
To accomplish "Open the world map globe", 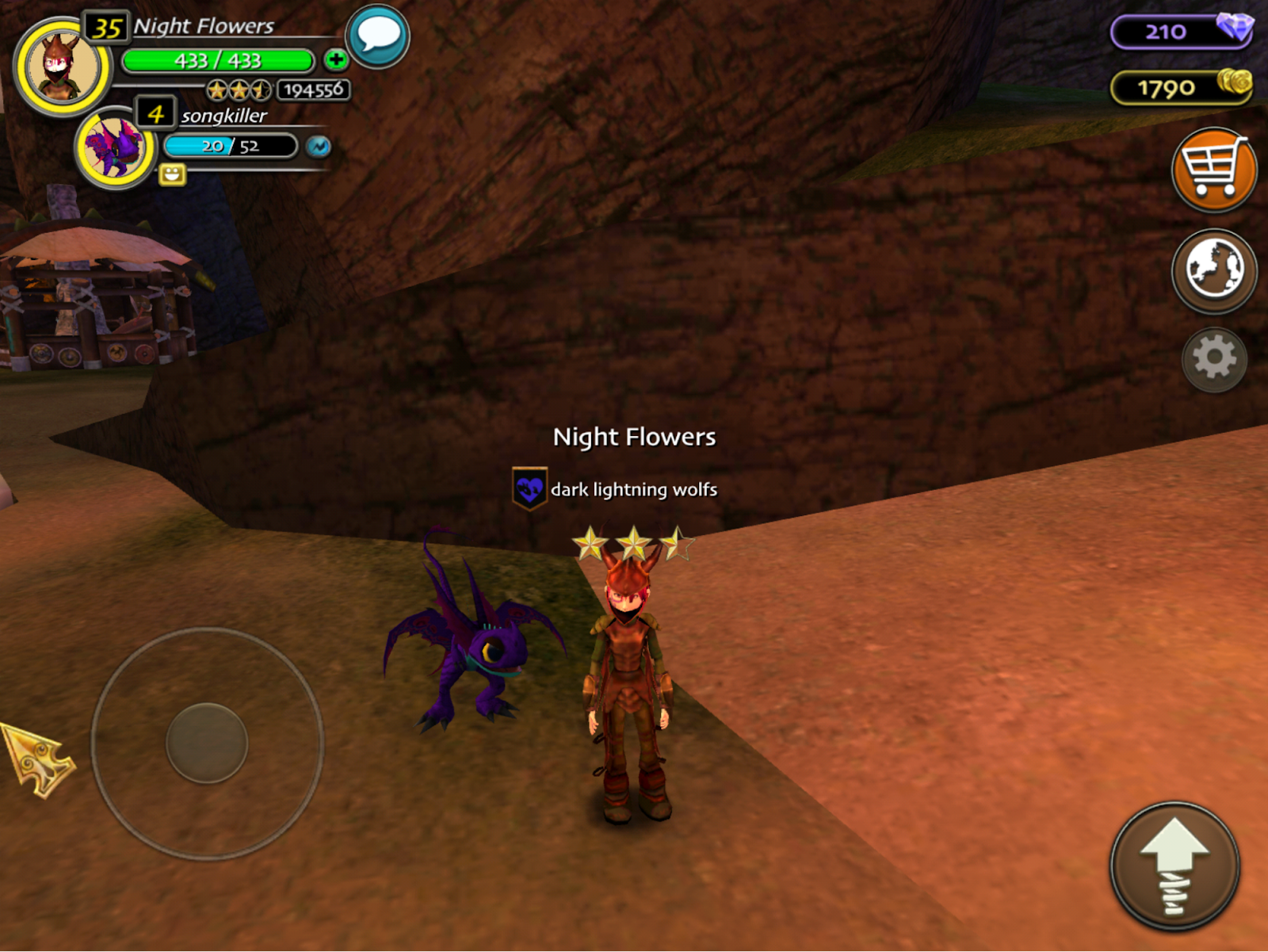I will [x=1213, y=270].
